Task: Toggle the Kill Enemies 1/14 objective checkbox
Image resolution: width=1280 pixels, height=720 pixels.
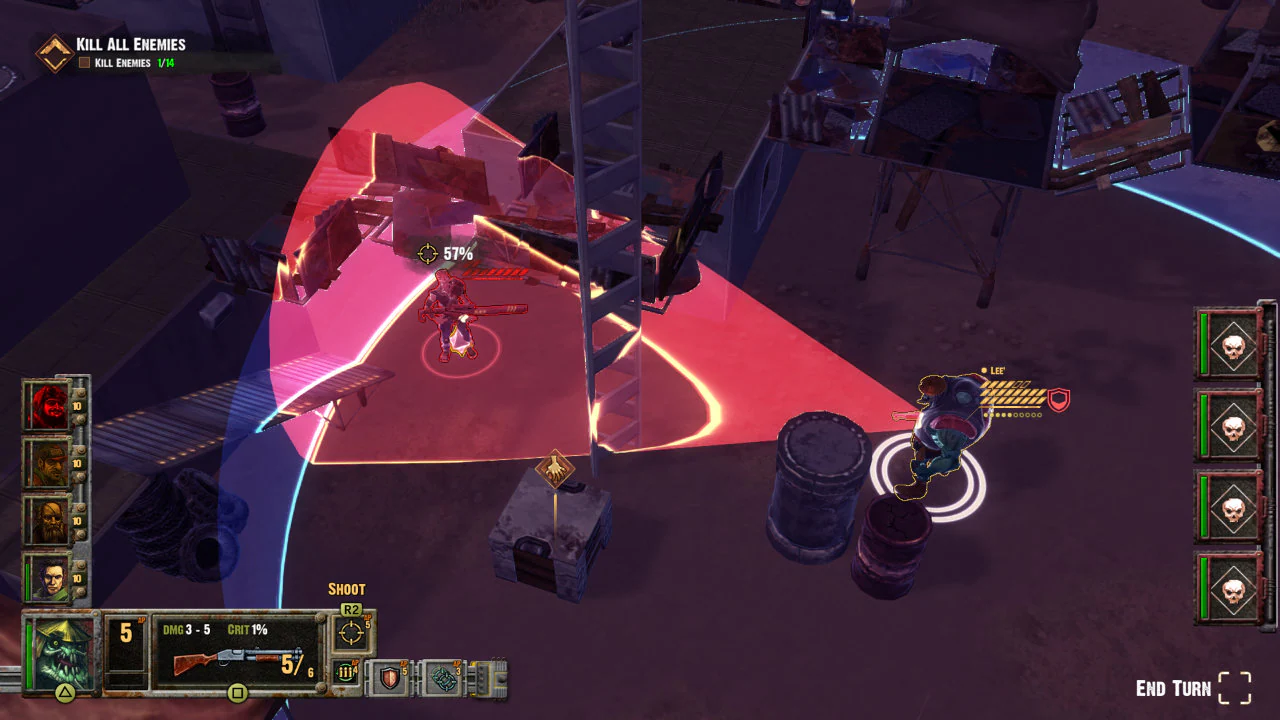Action: 85,60
